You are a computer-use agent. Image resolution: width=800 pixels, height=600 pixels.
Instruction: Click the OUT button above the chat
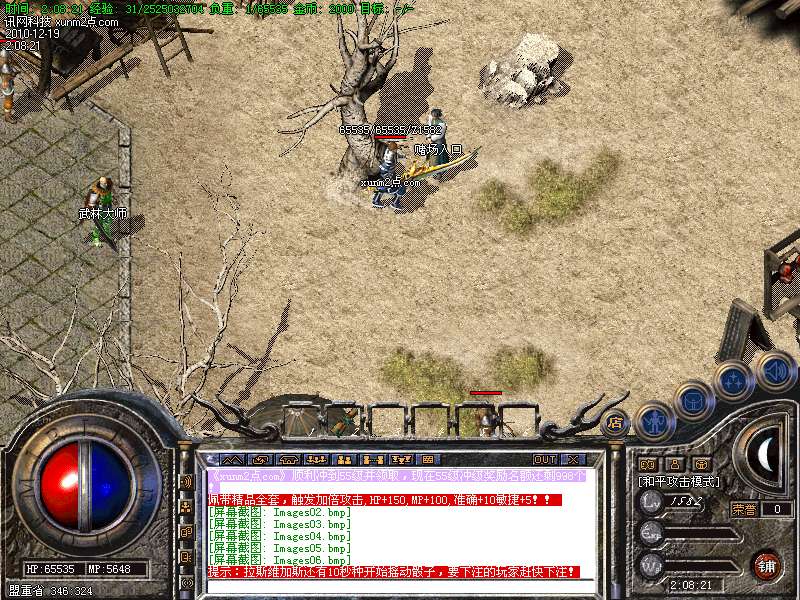(x=545, y=460)
